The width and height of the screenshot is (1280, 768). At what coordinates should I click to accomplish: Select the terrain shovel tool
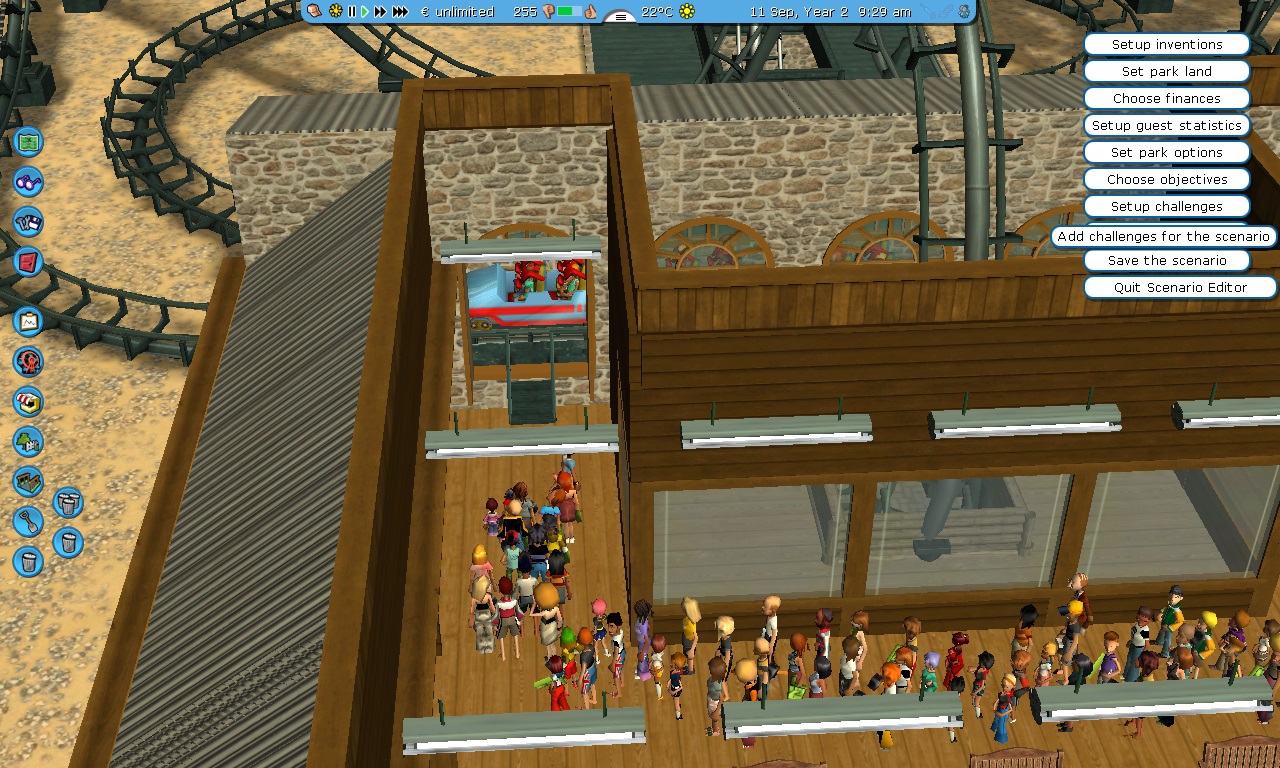tap(29, 521)
